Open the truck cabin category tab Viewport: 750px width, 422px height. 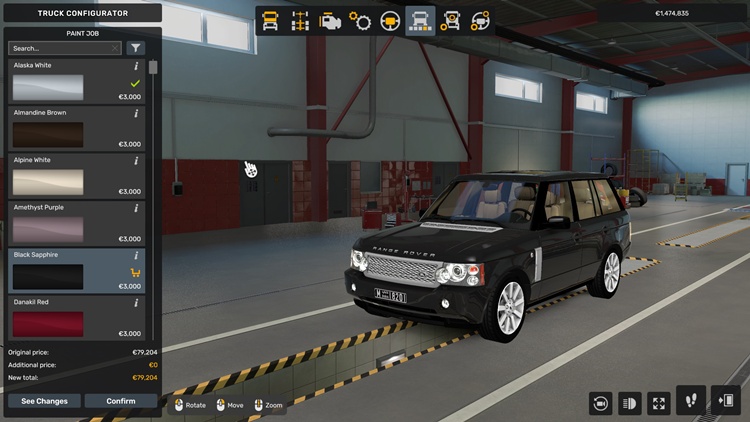tap(270, 21)
